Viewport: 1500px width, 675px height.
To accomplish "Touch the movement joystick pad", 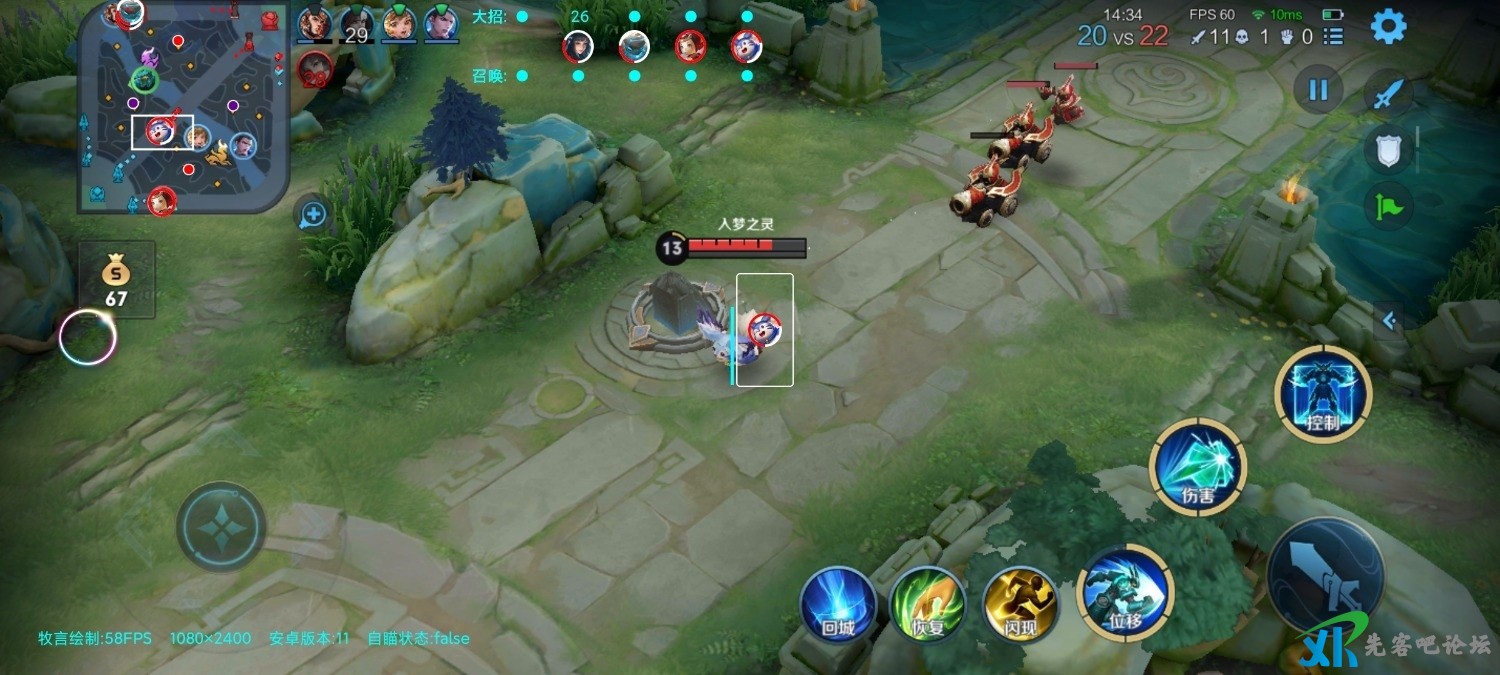I will (221, 526).
